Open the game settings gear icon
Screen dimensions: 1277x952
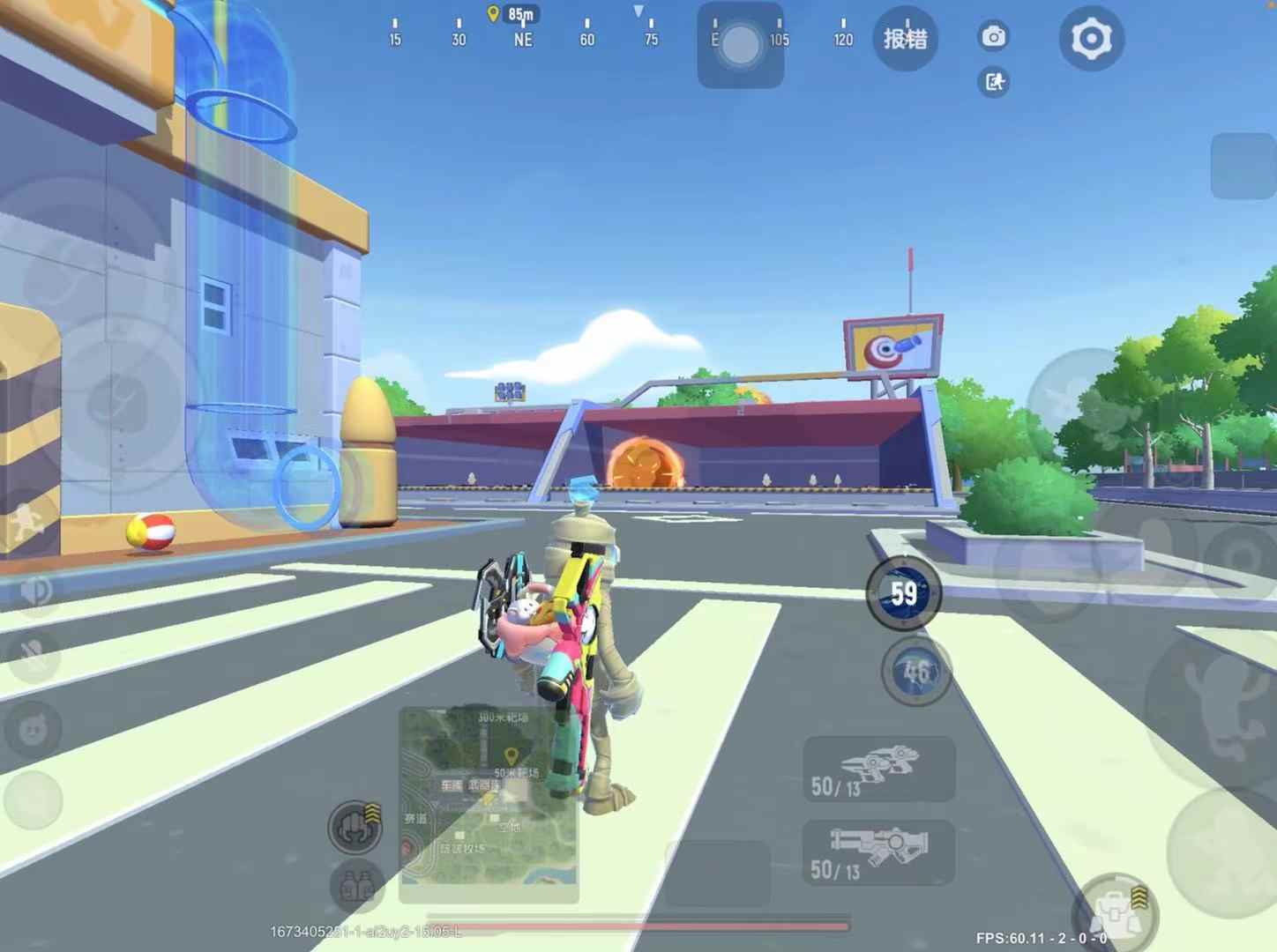click(x=1091, y=36)
